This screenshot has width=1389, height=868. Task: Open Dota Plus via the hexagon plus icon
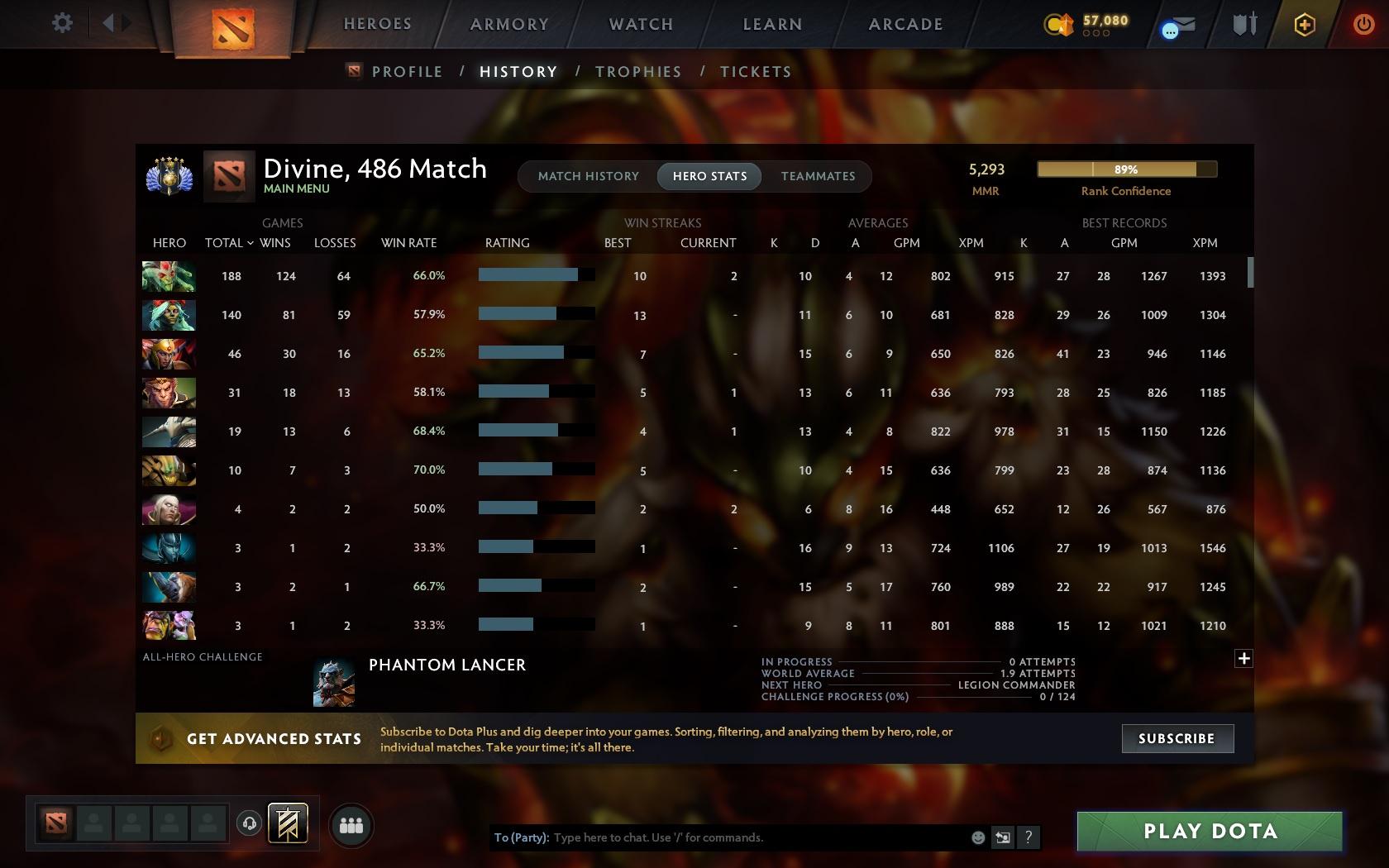click(1304, 25)
